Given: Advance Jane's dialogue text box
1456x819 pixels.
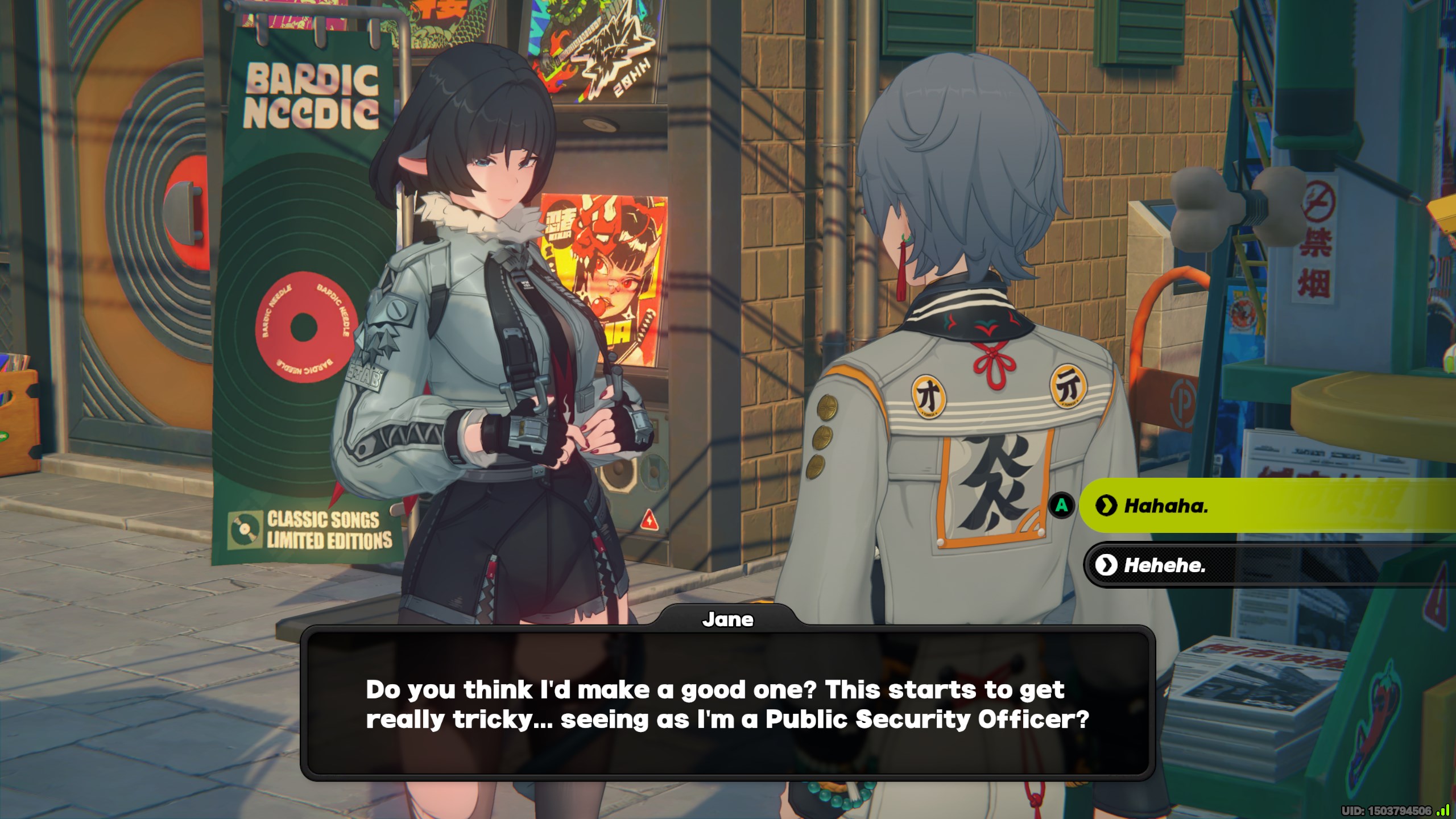Looking at the screenshot, I should coord(727,704).
